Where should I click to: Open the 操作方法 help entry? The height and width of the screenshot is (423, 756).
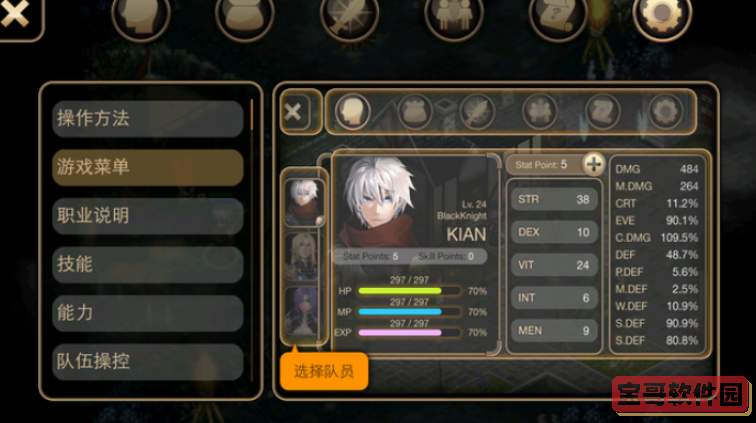click(148, 118)
